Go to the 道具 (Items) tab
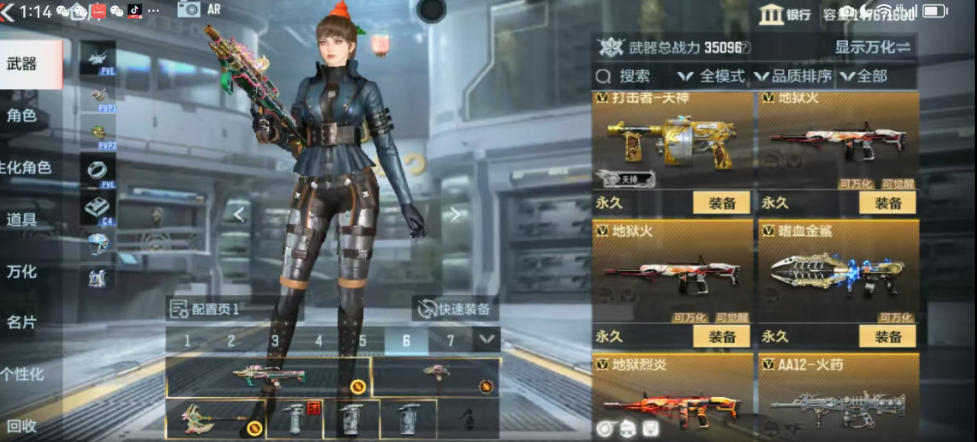977x442 pixels. pos(22,220)
